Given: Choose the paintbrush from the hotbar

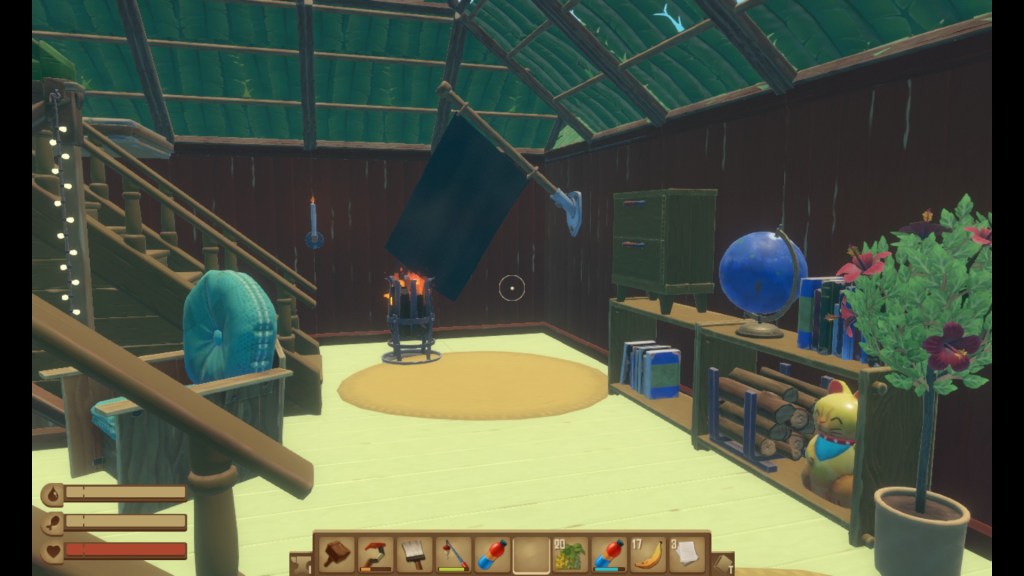Looking at the screenshot, I should point(414,553).
